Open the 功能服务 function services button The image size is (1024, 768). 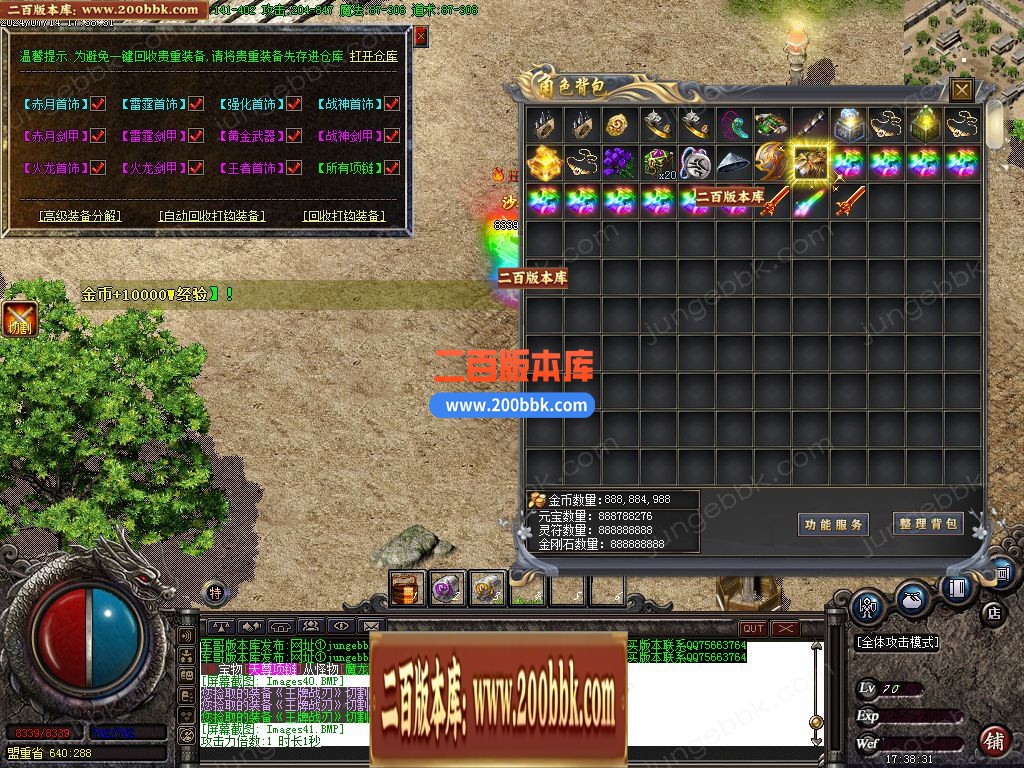tap(833, 525)
